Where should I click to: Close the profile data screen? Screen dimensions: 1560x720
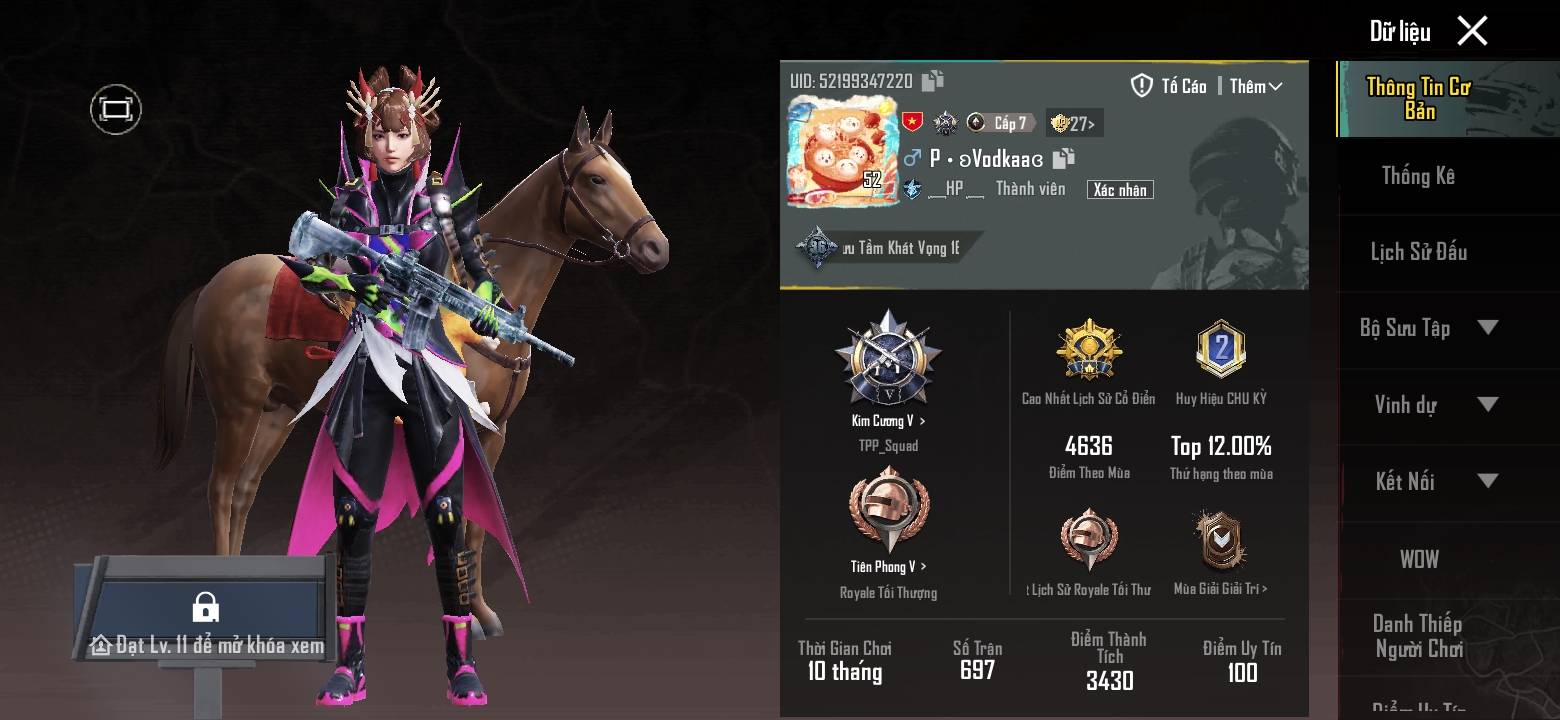(x=1472, y=31)
